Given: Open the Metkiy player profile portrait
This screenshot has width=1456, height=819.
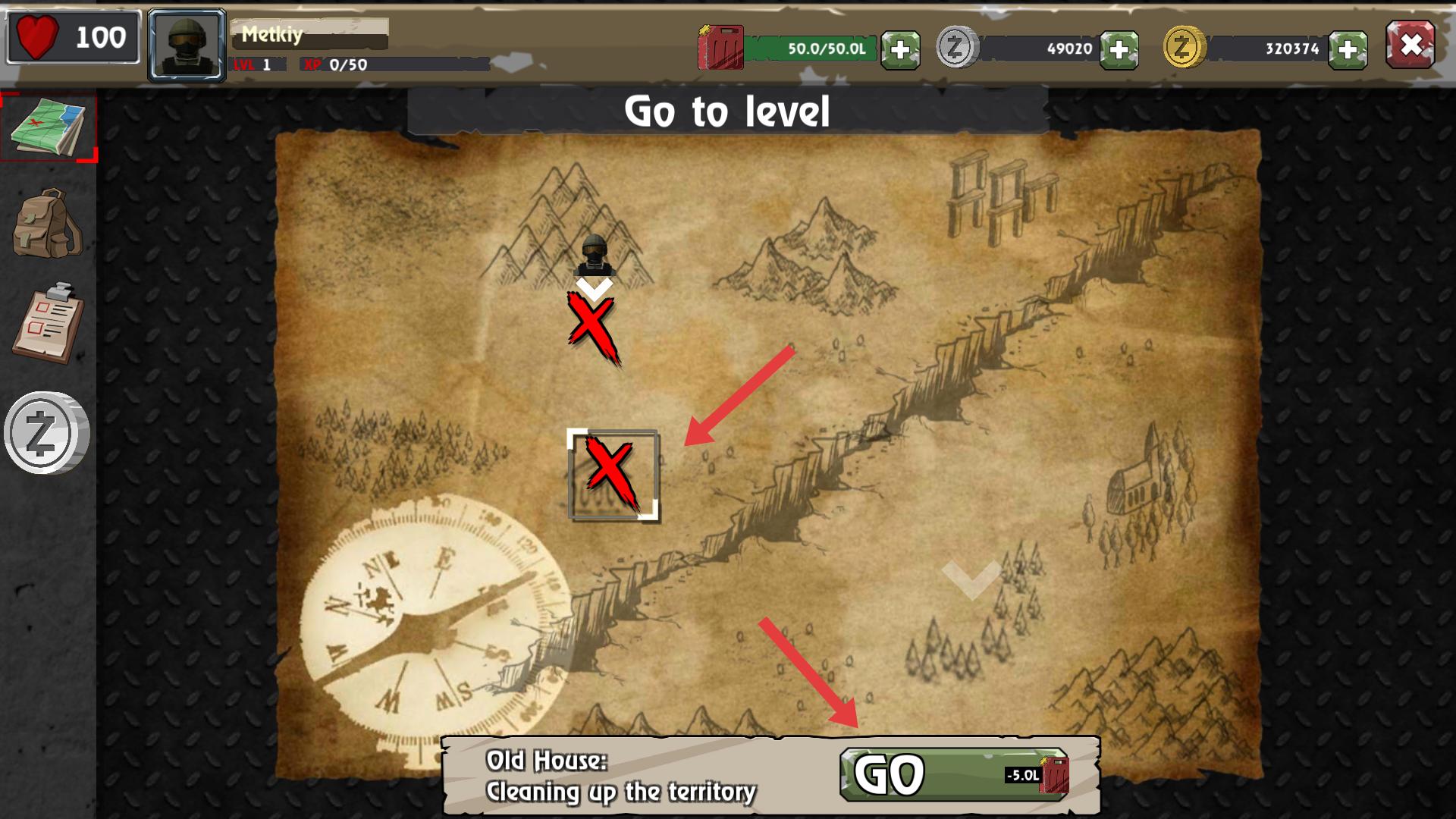Looking at the screenshot, I should [187, 45].
